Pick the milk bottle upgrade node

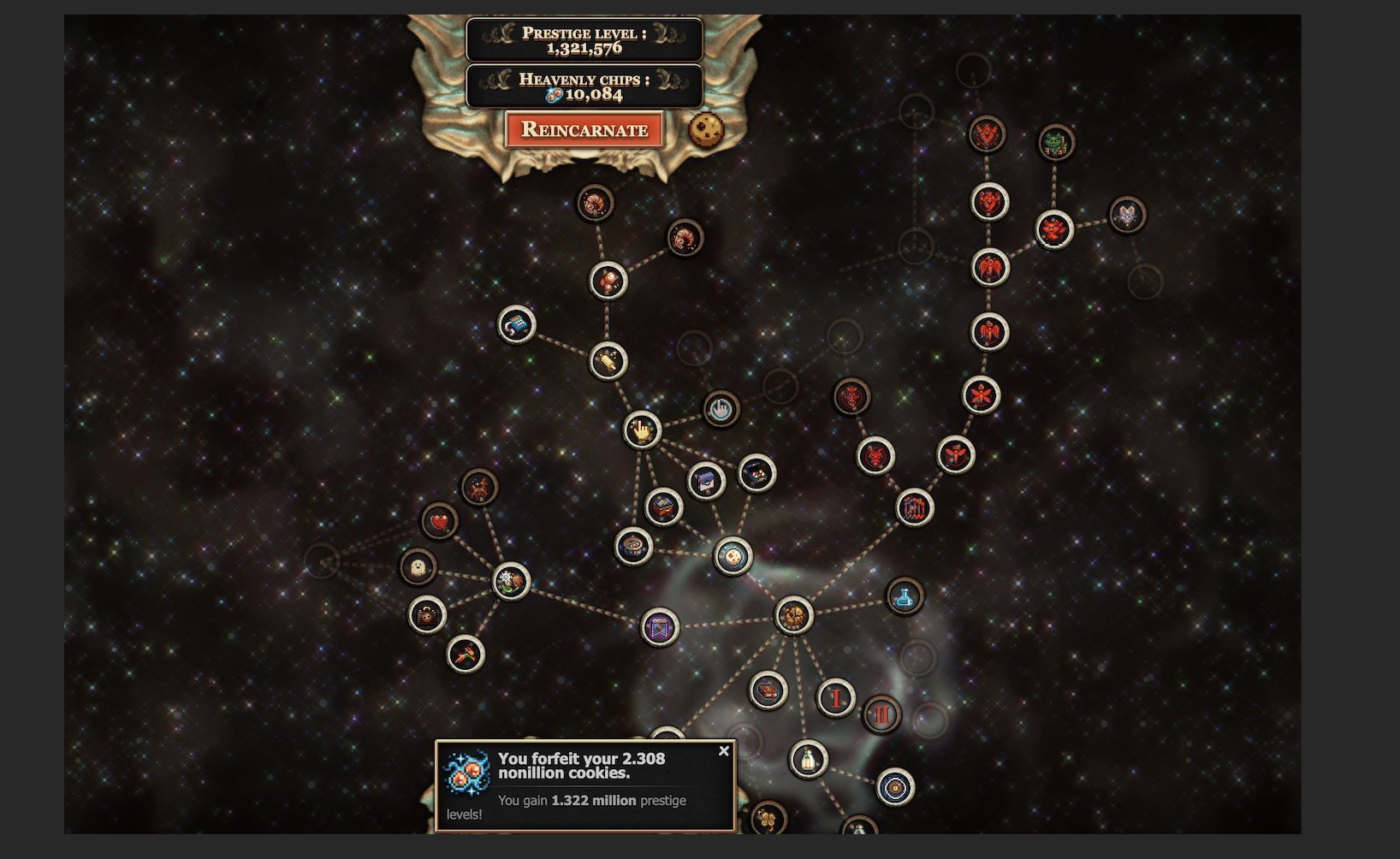pyautogui.click(x=808, y=759)
